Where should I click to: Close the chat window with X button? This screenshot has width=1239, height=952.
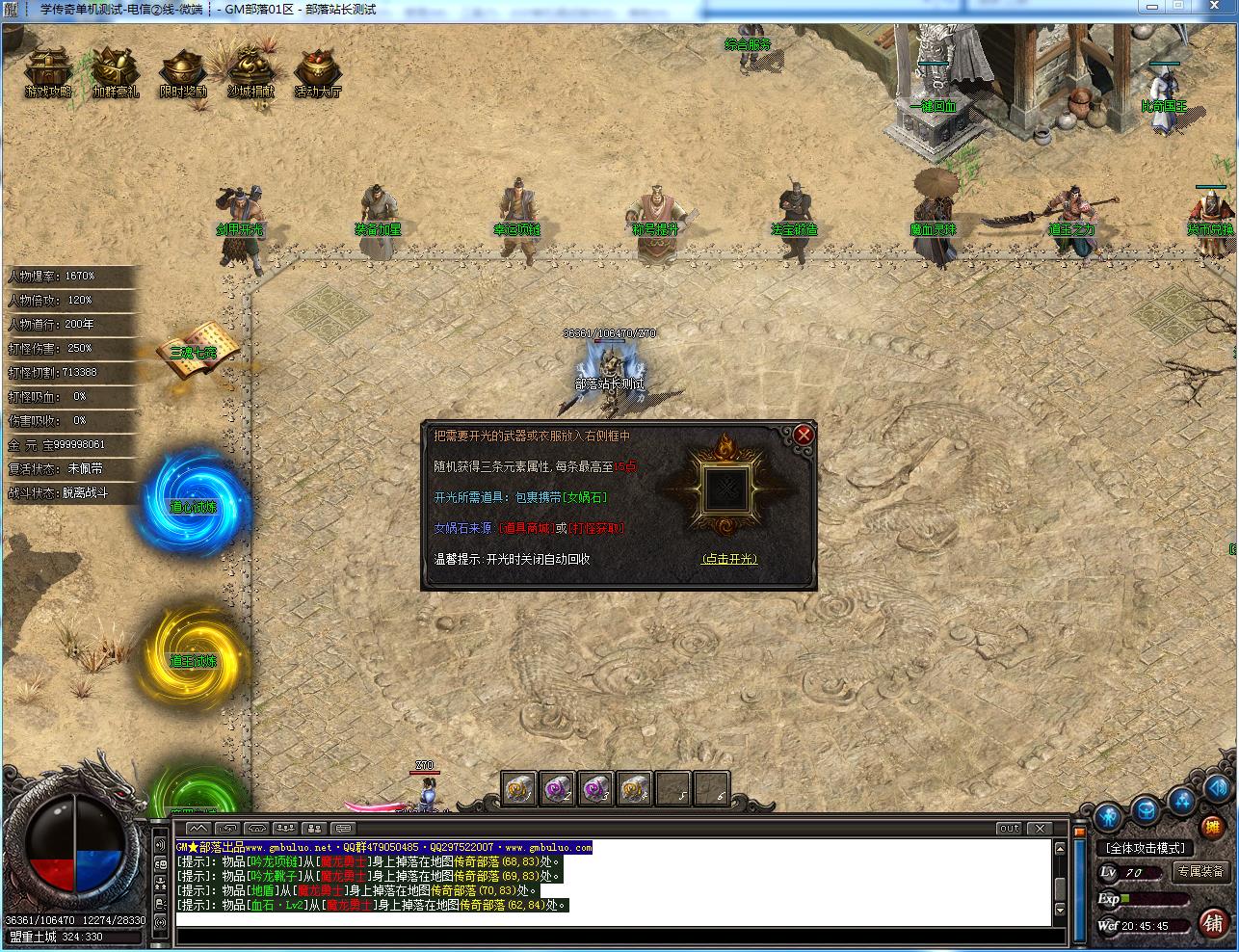(x=1039, y=828)
